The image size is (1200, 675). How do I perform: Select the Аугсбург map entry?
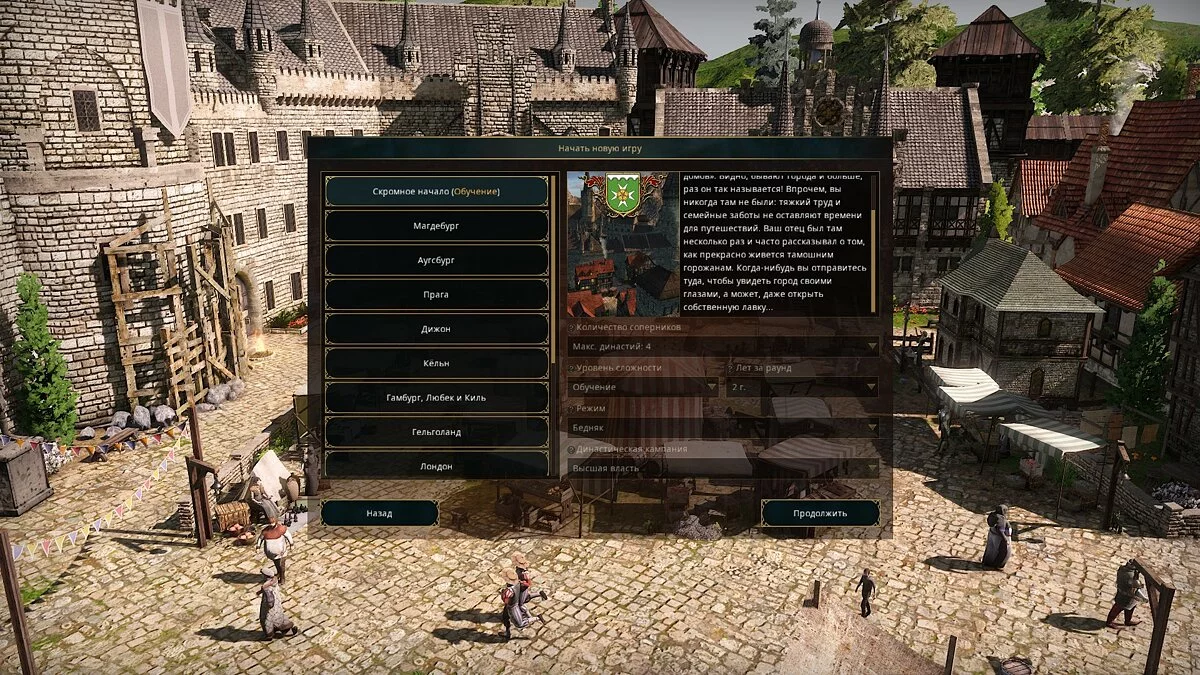pyautogui.click(x=436, y=260)
